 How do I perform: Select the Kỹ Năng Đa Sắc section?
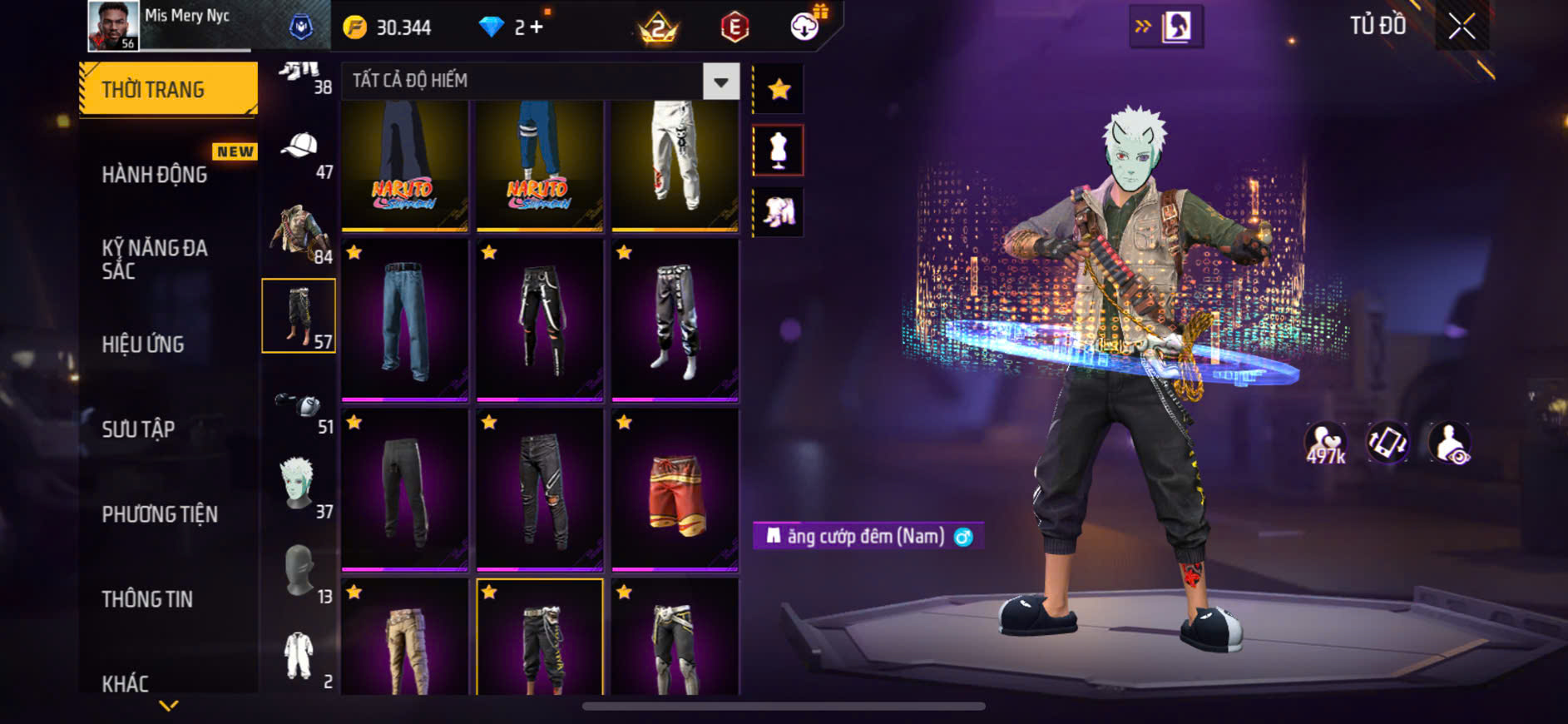[x=155, y=259]
